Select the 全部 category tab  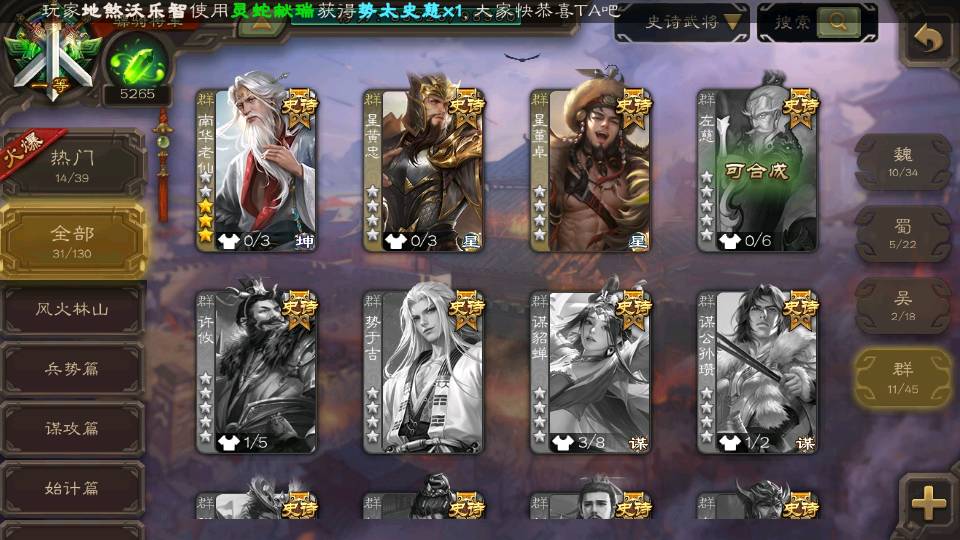point(72,240)
